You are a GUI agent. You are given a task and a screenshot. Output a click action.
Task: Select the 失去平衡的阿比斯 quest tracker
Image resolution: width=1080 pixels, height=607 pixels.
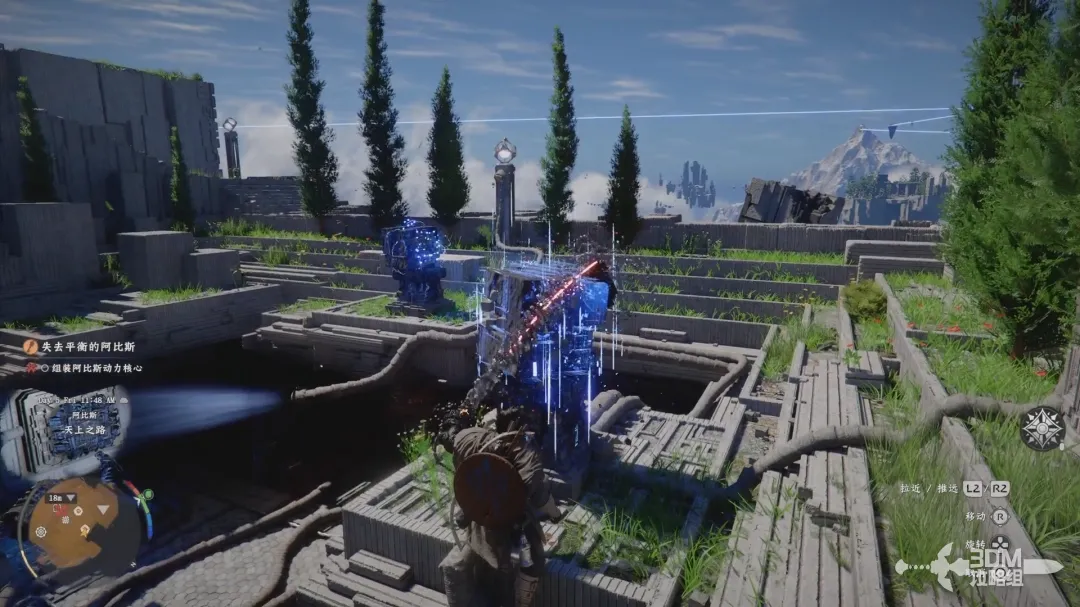pos(86,346)
